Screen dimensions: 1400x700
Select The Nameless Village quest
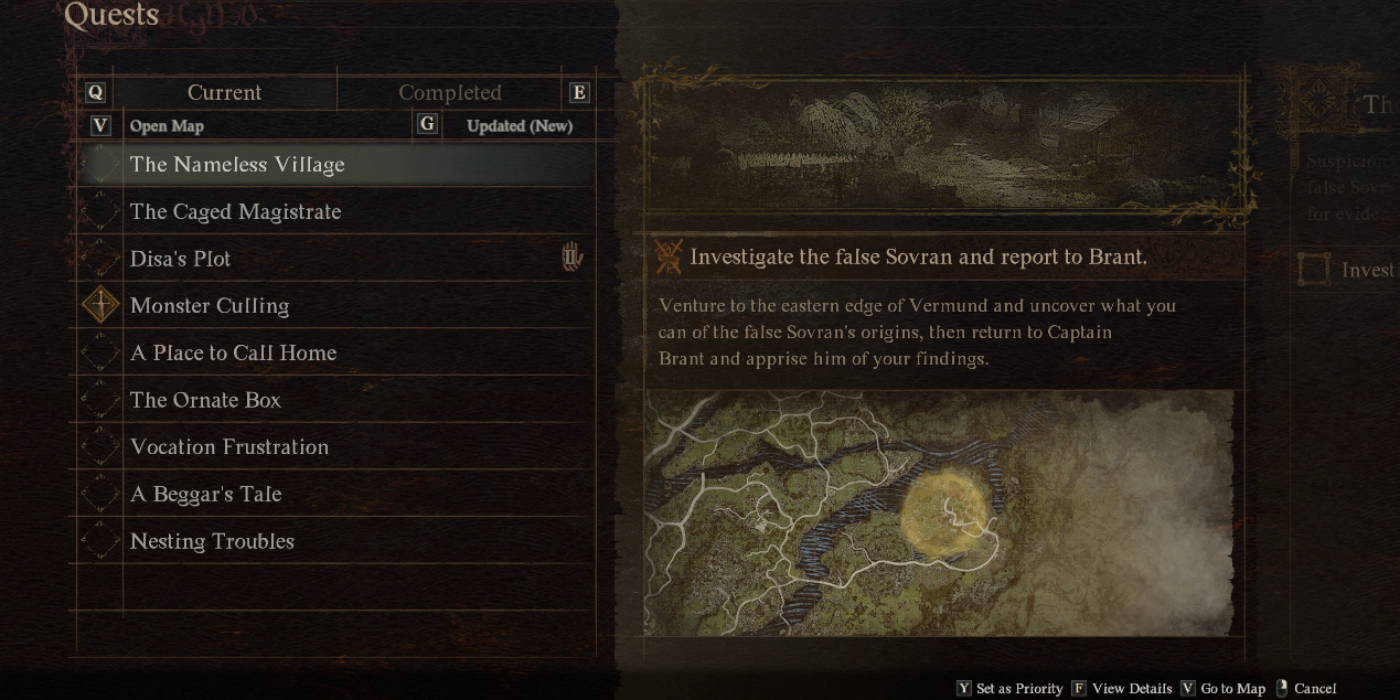tap(237, 165)
